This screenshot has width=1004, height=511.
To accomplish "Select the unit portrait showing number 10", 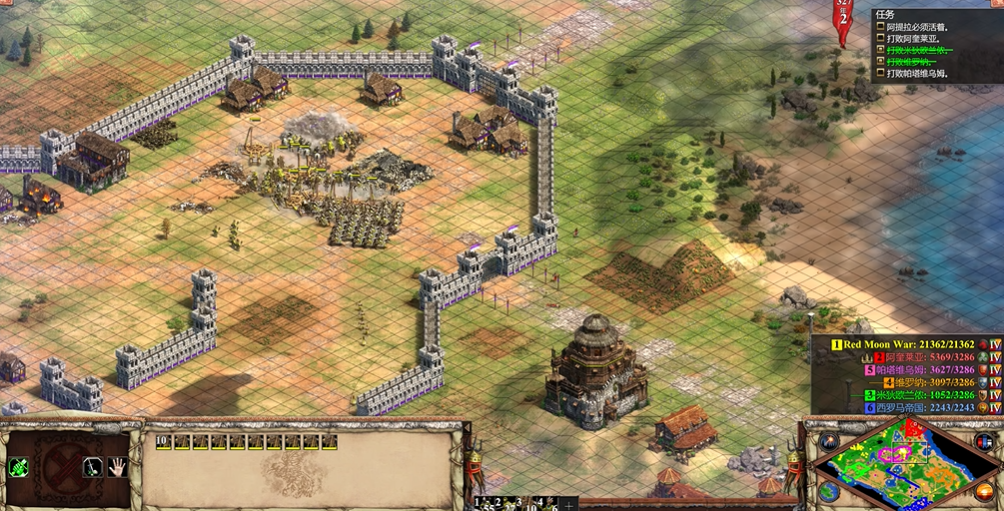I will 163,442.
